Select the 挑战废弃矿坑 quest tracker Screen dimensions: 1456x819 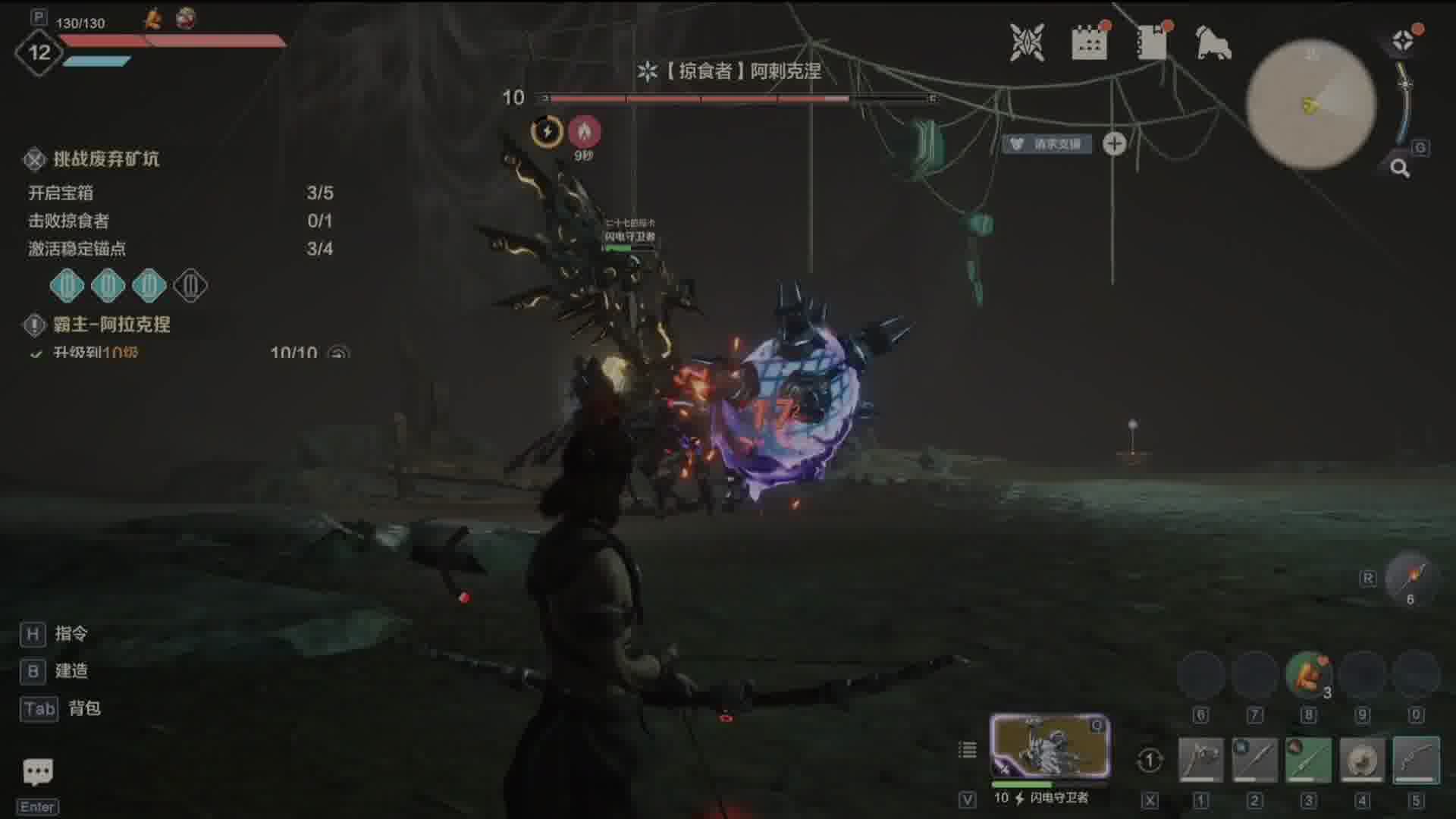pyautogui.click(x=106, y=159)
